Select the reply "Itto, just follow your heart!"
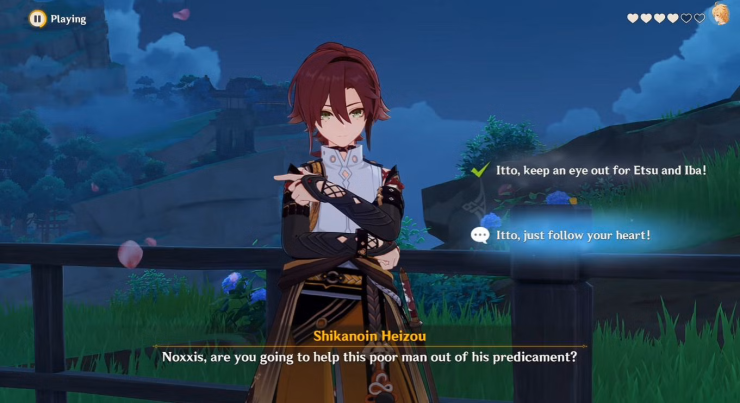740x403 pixels. pyautogui.click(x=573, y=234)
